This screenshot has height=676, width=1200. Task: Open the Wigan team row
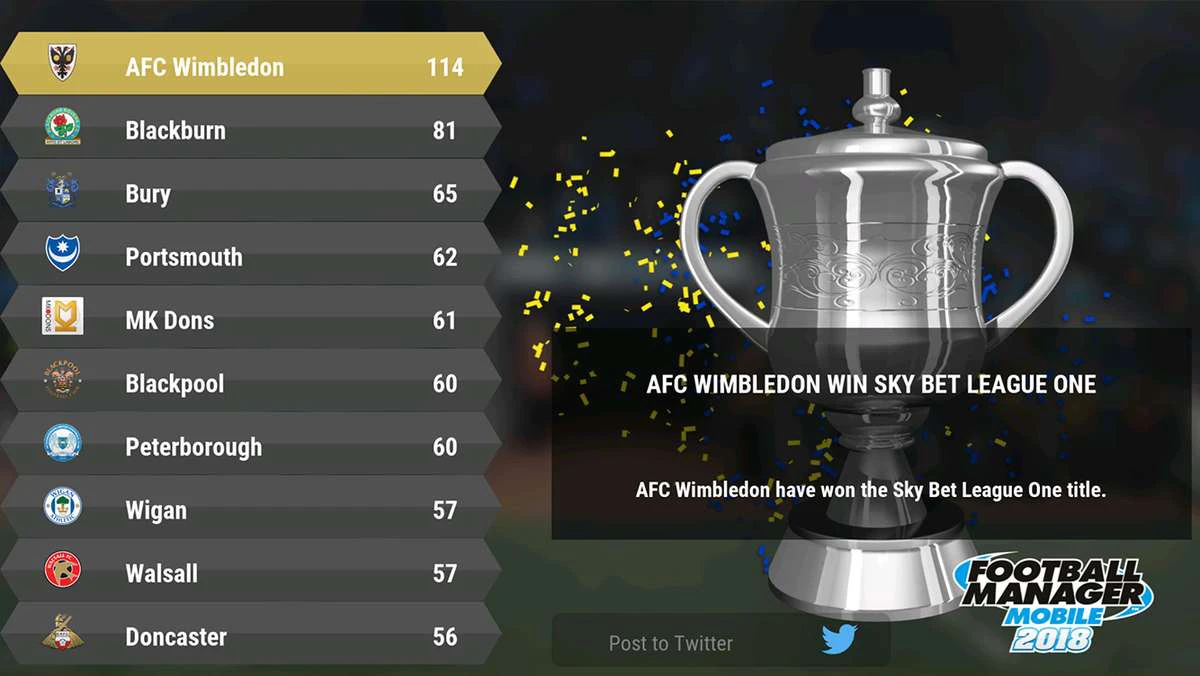coord(250,510)
